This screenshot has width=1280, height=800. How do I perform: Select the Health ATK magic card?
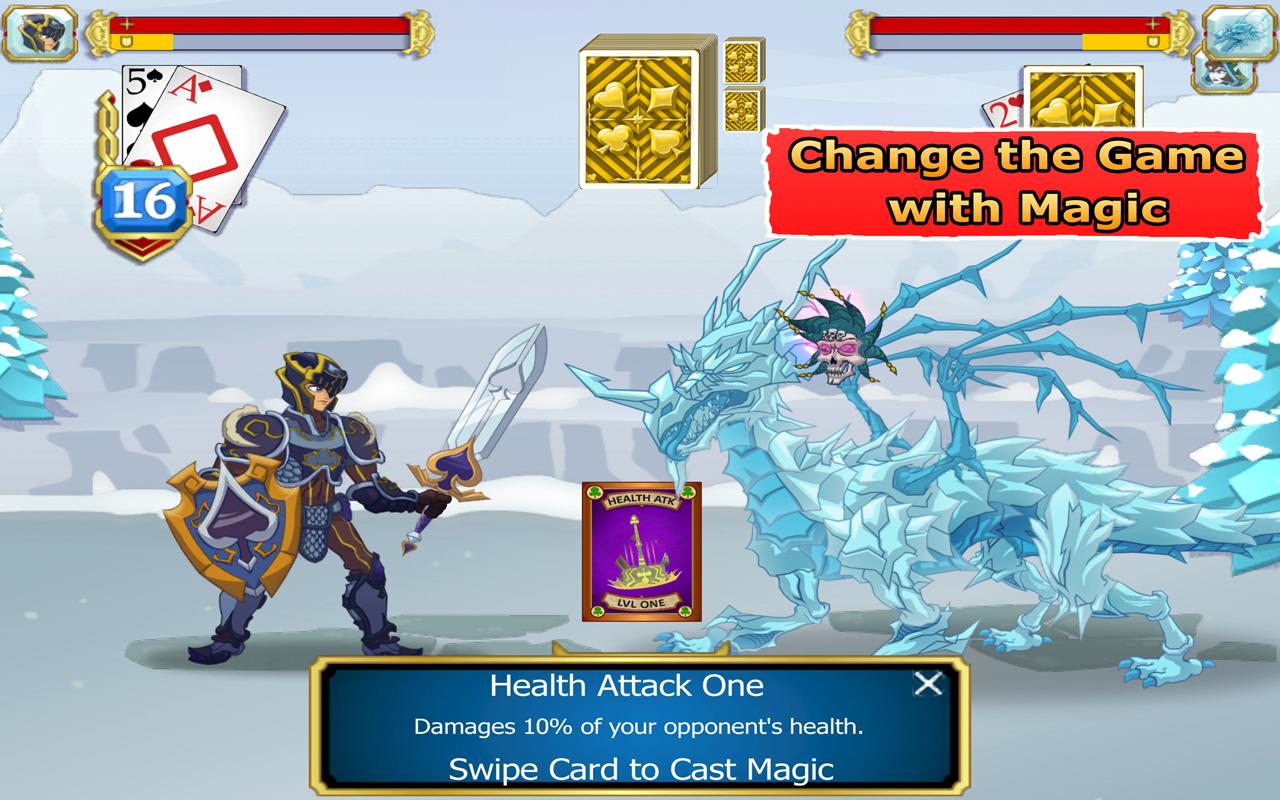click(641, 552)
